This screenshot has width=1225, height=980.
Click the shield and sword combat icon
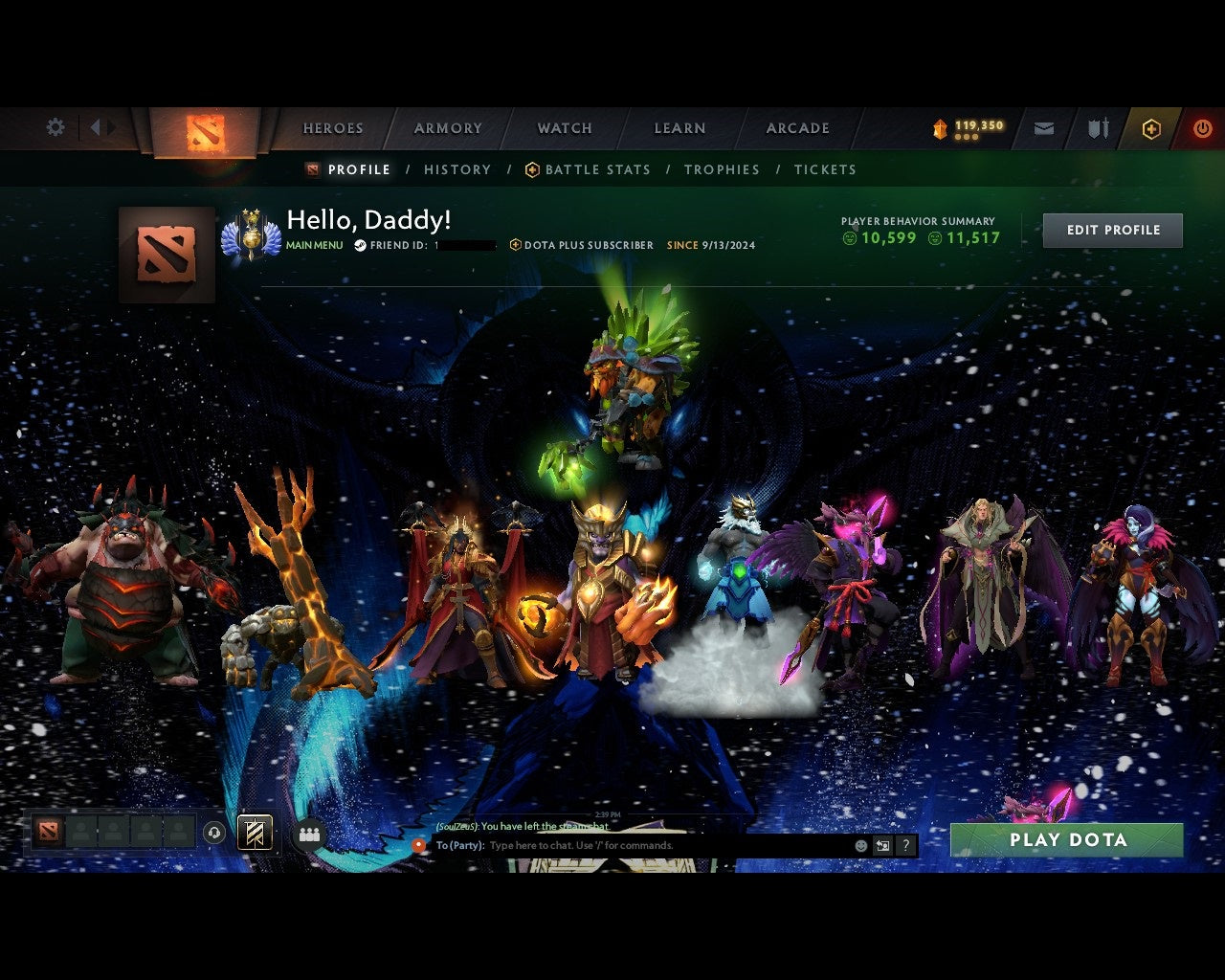(x=1097, y=127)
